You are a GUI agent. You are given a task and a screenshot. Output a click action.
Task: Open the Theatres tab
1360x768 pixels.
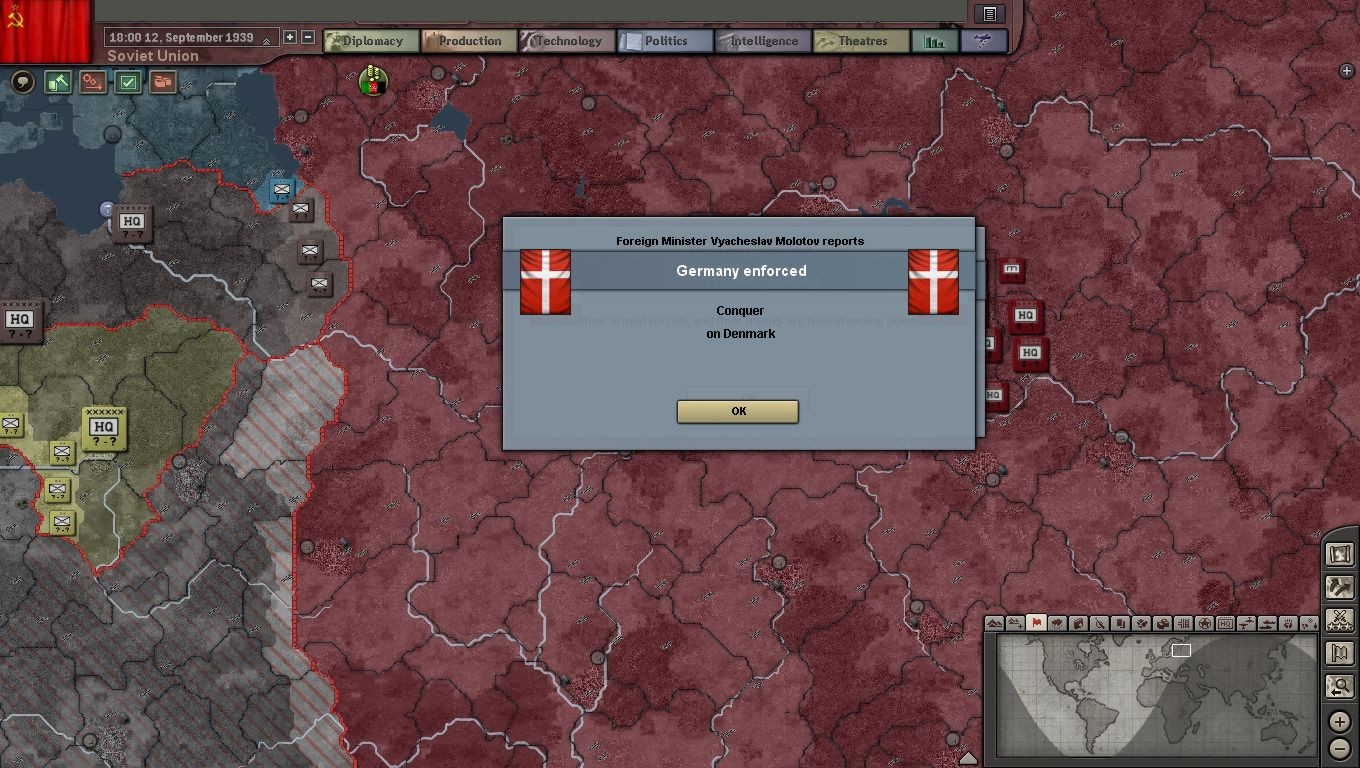(x=860, y=41)
